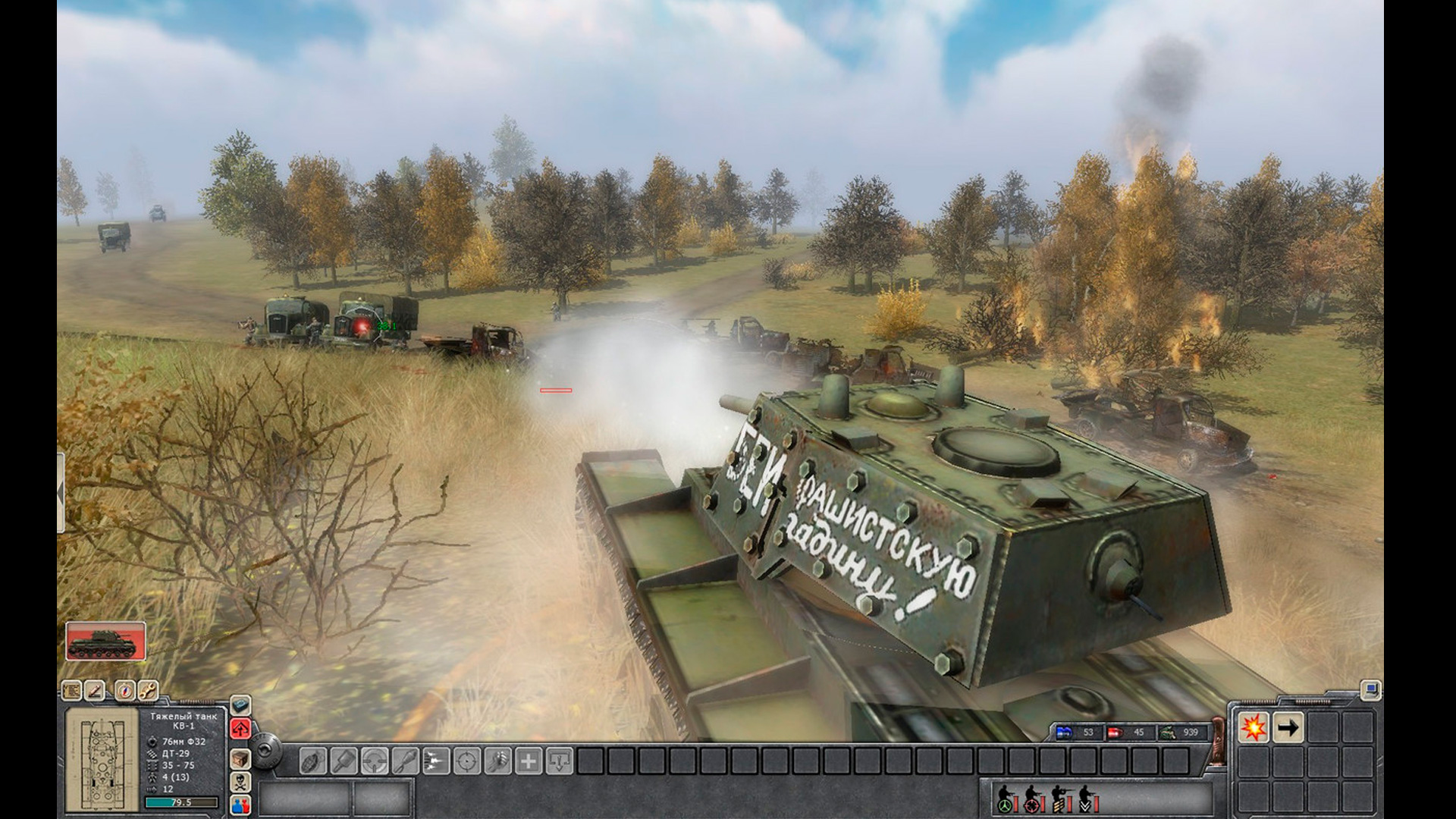Choose the crosshair aim action

click(x=466, y=760)
